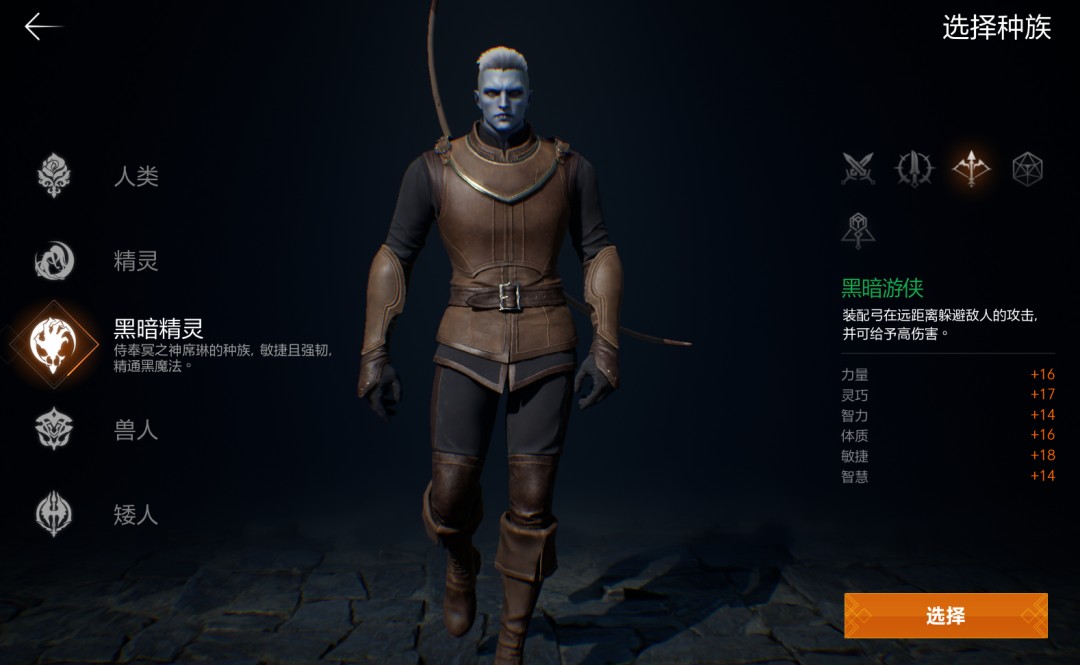This screenshot has width=1080, height=665.
Task: Select the triangle staff class icon
Action: click(x=858, y=230)
